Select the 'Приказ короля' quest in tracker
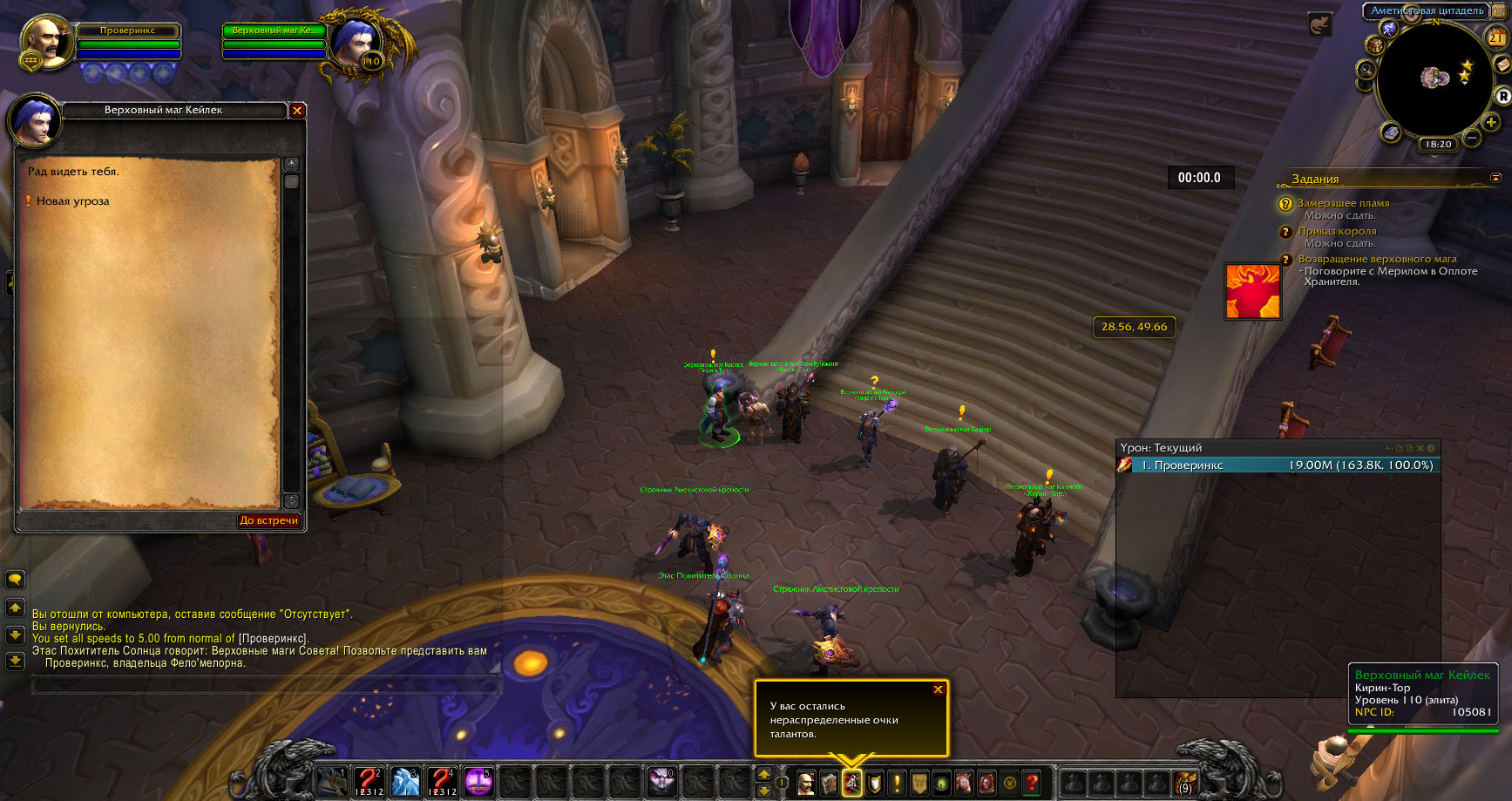Viewport: 1512px width, 801px height. click(x=1337, y=231)
